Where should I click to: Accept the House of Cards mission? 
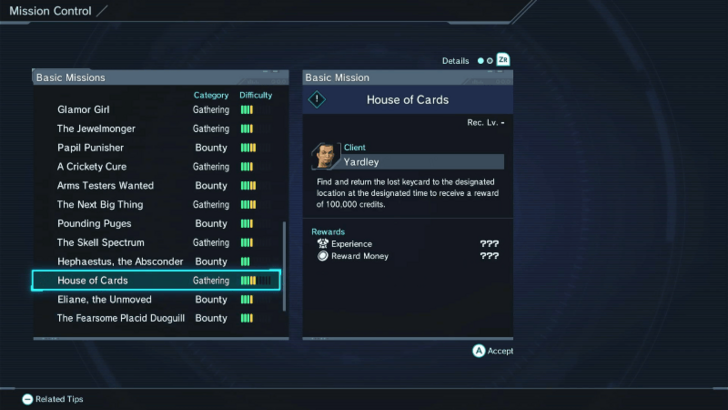tap(493, 351)
